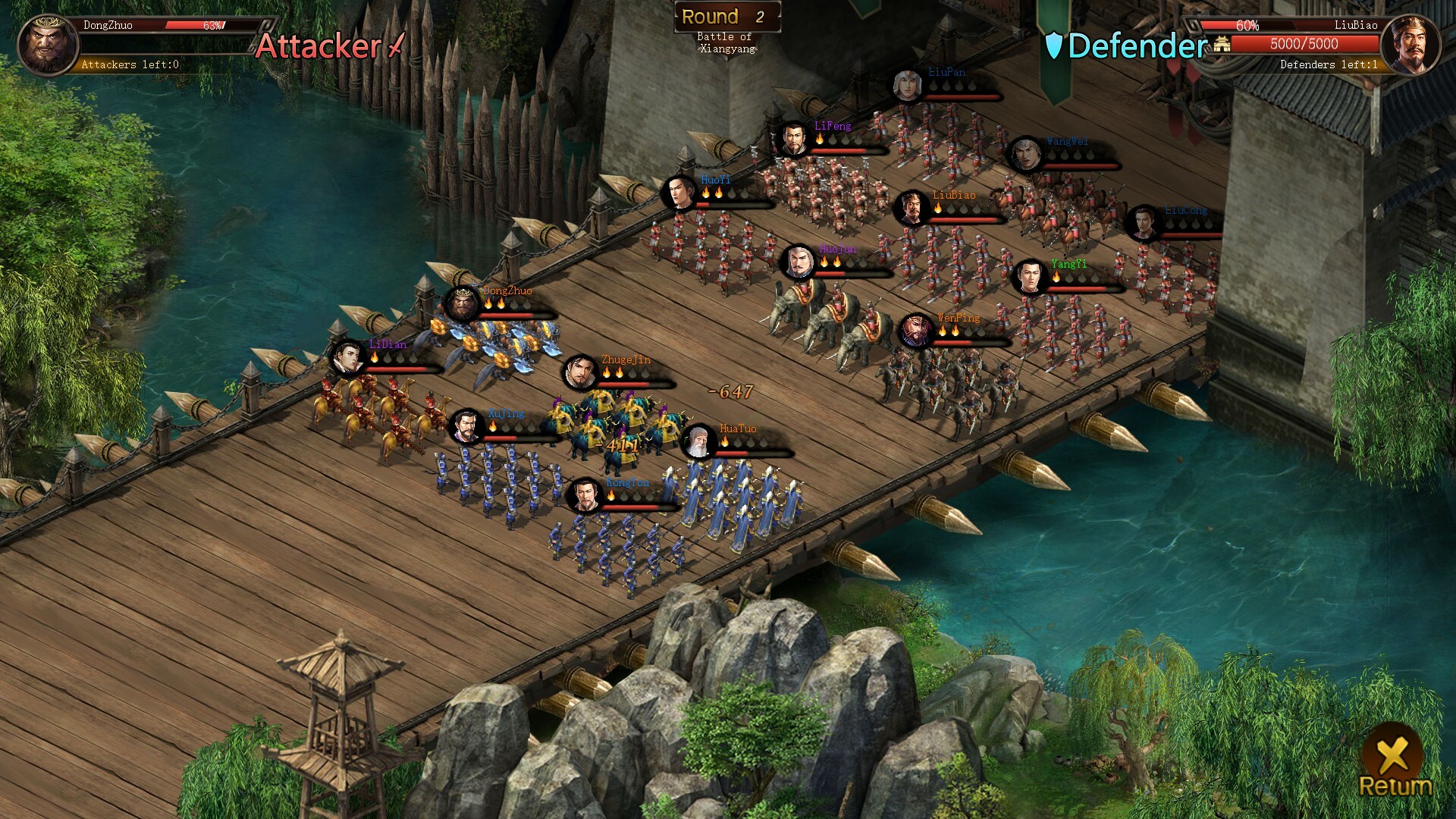Choose WangWei's unit portrait
Screen dimensions: 1456x819
pos(1025,155)
